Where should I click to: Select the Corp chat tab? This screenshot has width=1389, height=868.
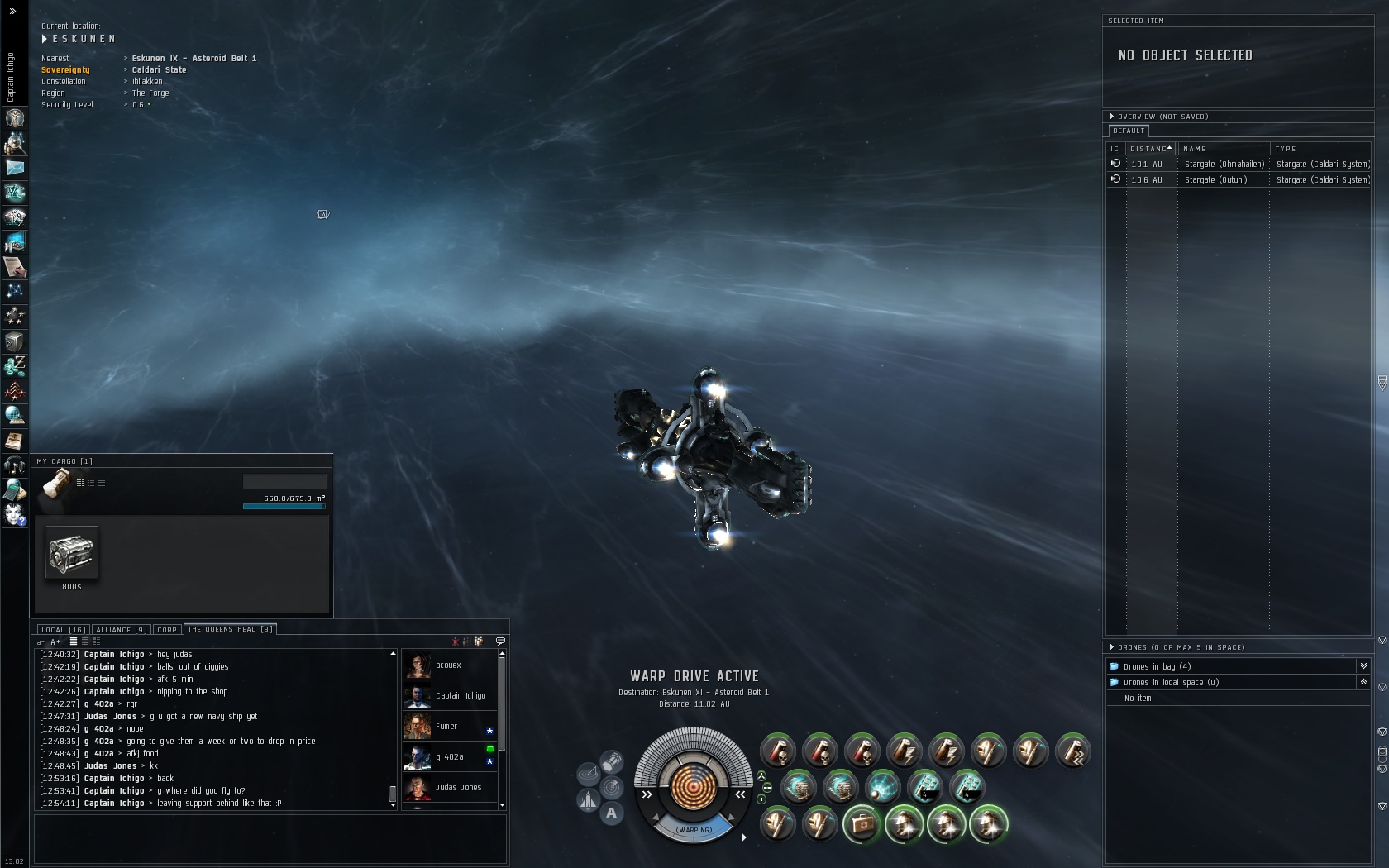pos(167,630)
